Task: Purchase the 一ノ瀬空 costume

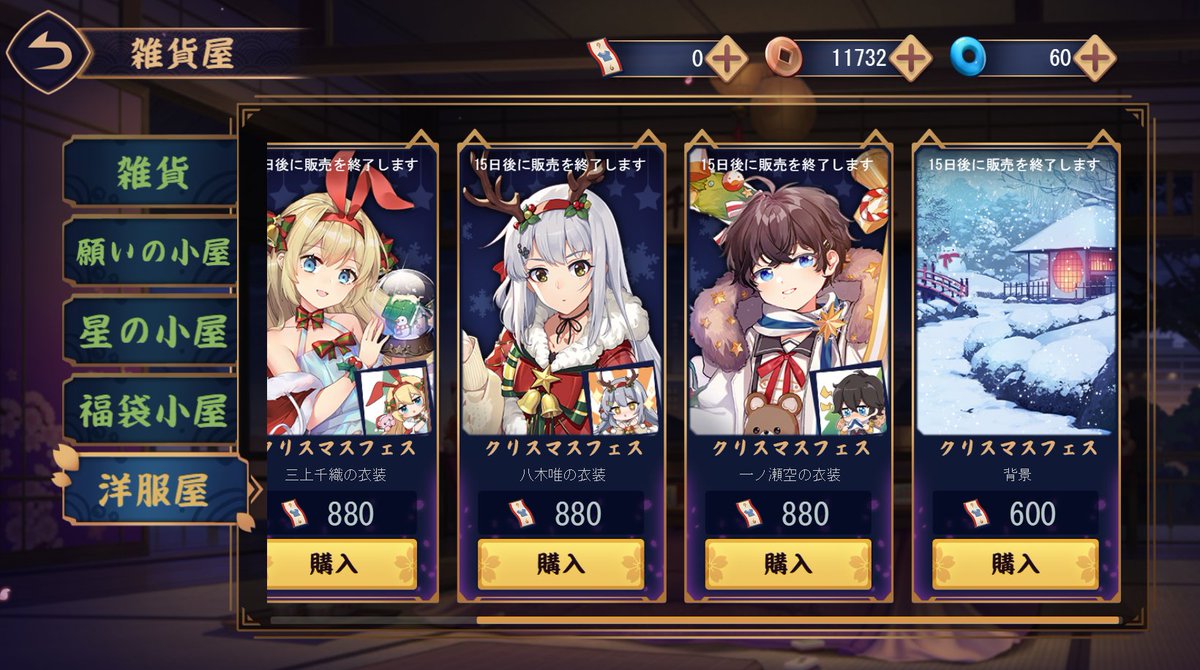Action: click(x=788, y=564)
